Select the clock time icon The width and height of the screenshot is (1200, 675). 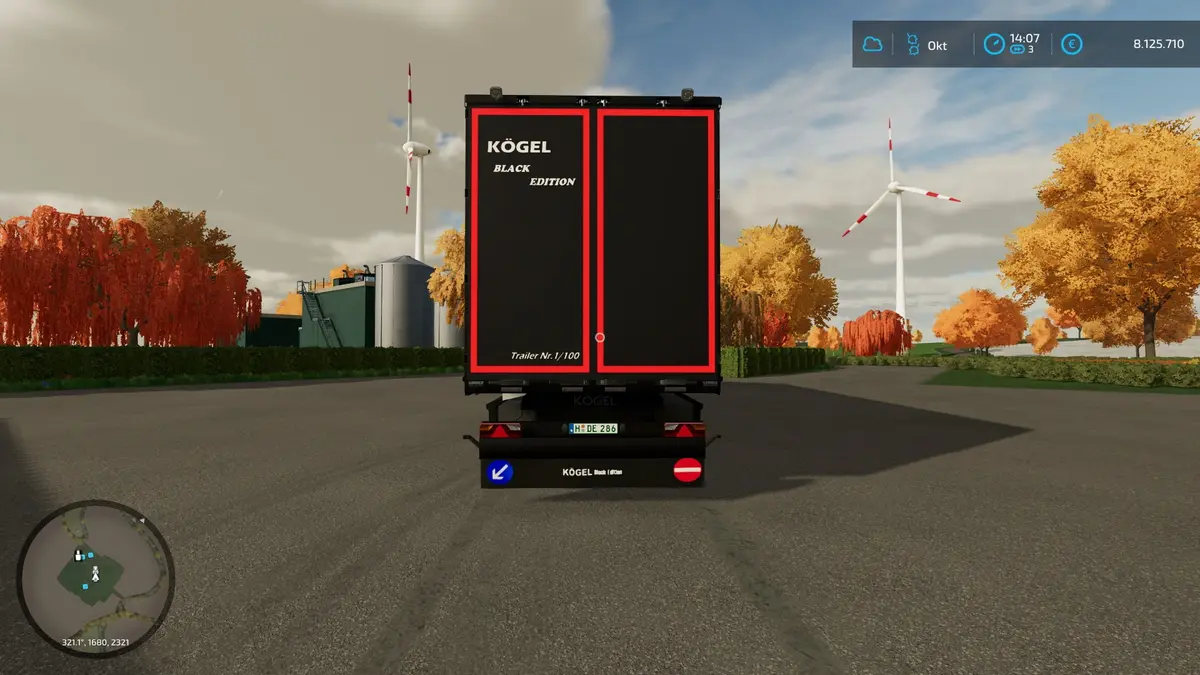click(x=993, y=45)
